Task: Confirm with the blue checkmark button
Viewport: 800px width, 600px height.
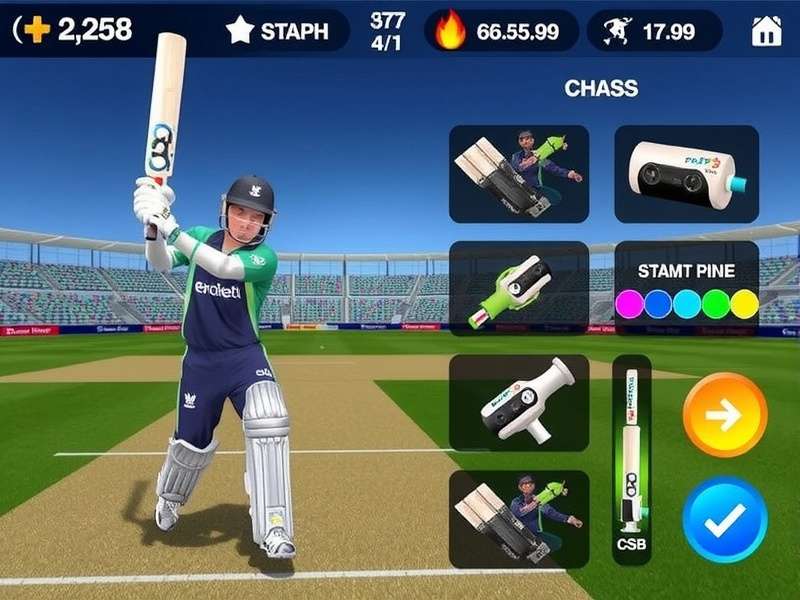Action: point(725,518)
